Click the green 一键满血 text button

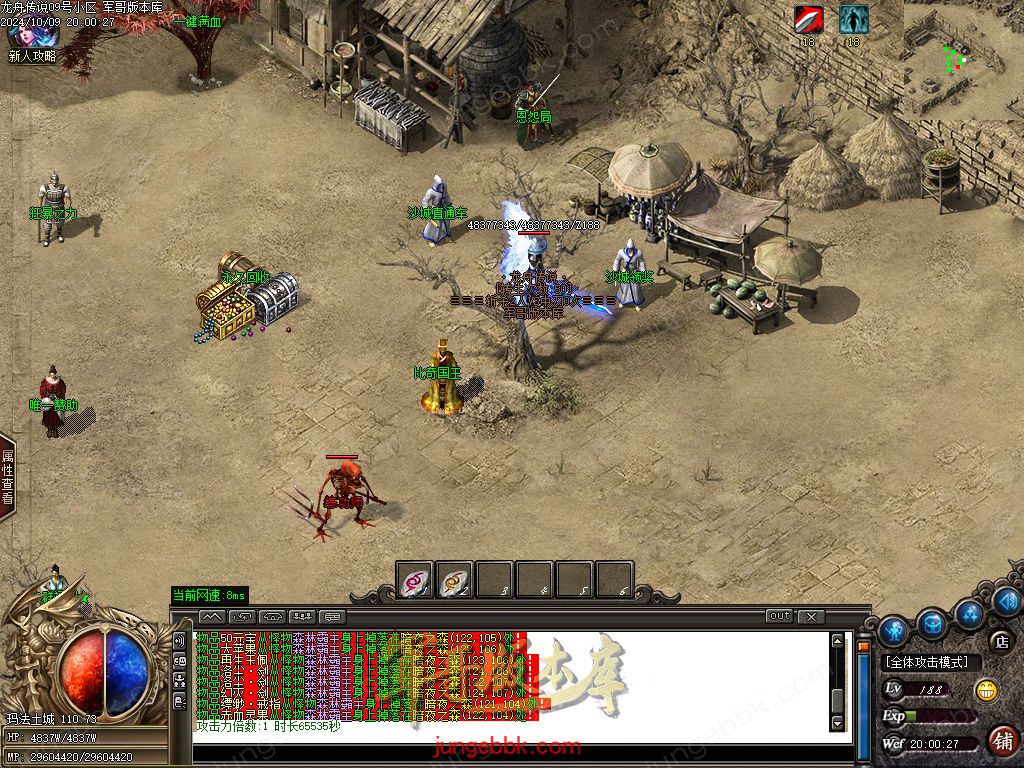pyautogui.click(x=197, y=21)
